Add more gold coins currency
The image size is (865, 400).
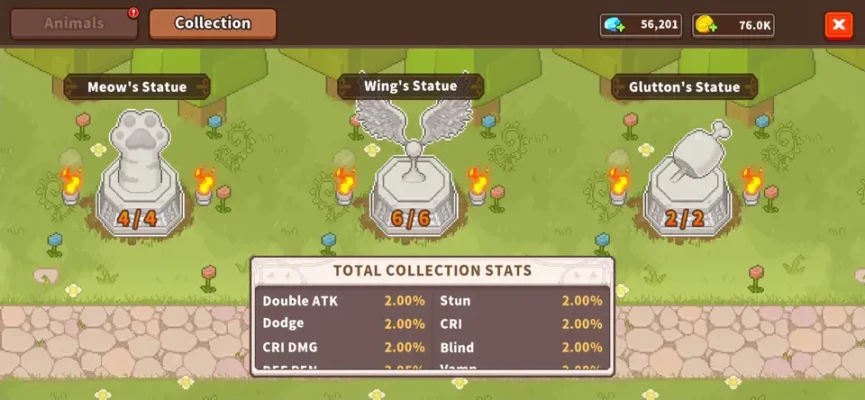click(x=707, y=26)
